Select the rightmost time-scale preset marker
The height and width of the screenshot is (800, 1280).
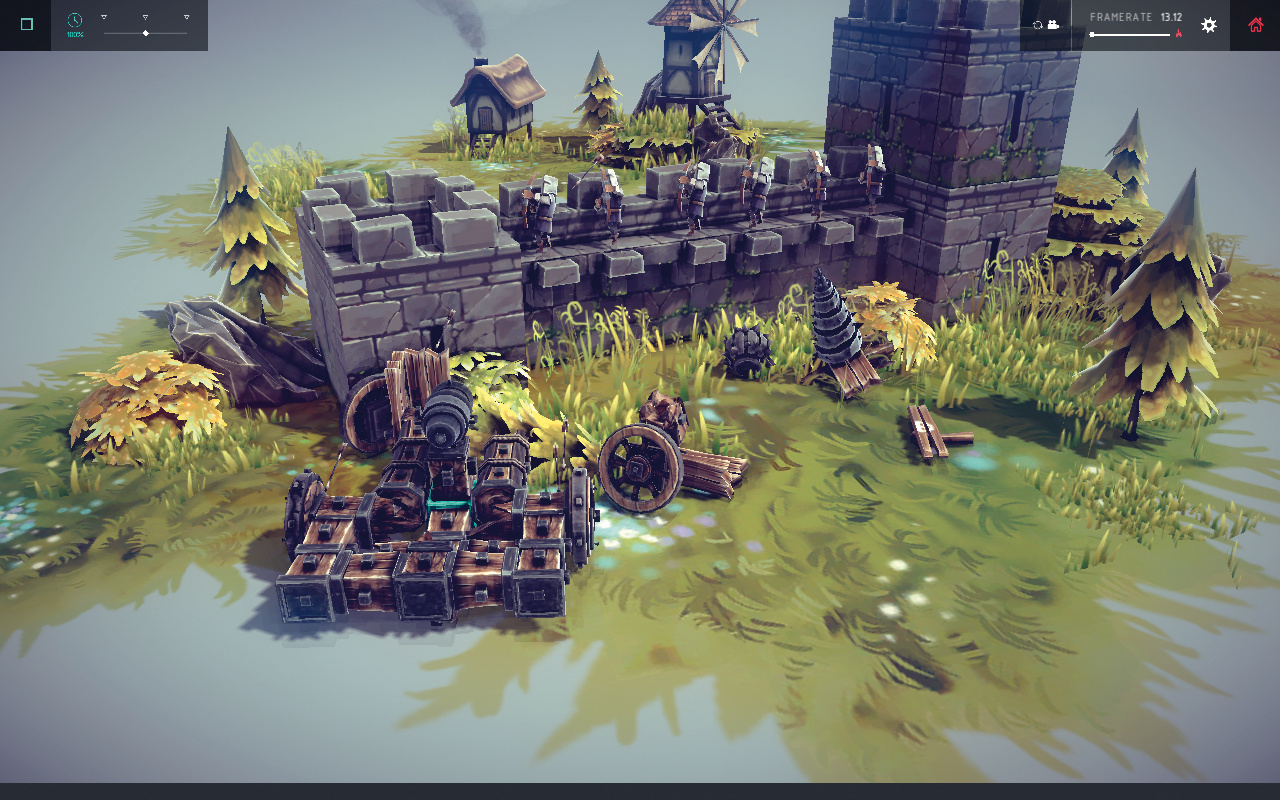[x=186, y=17]
